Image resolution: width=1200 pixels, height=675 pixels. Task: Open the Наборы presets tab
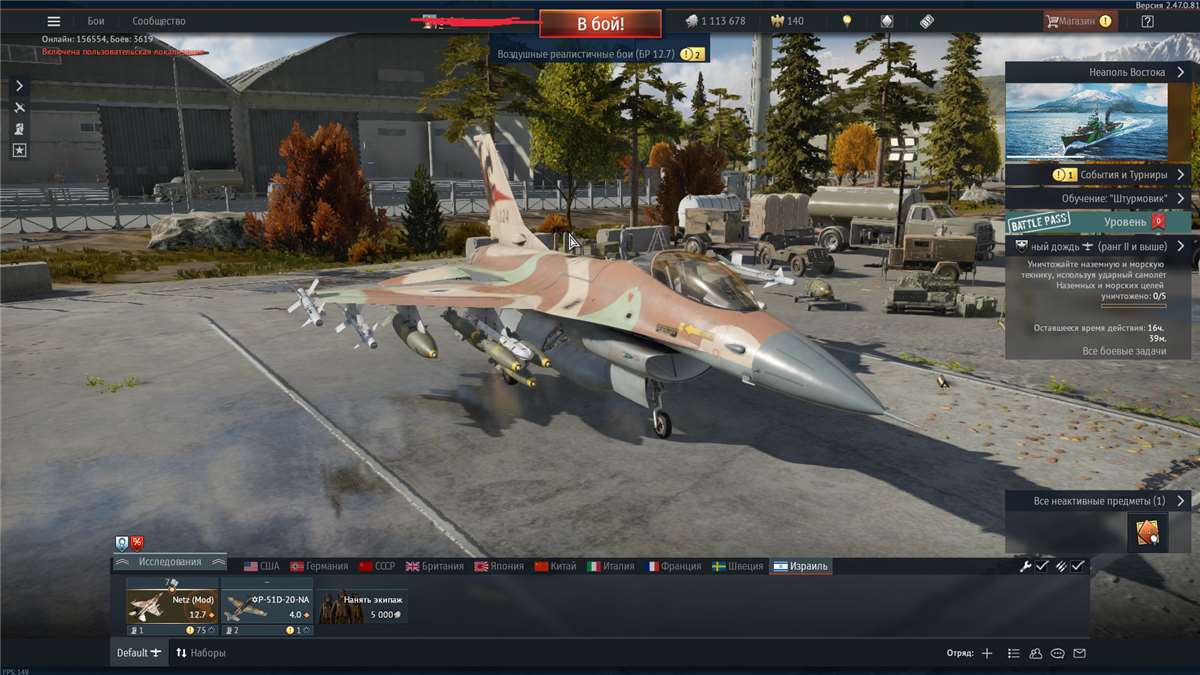200,653
